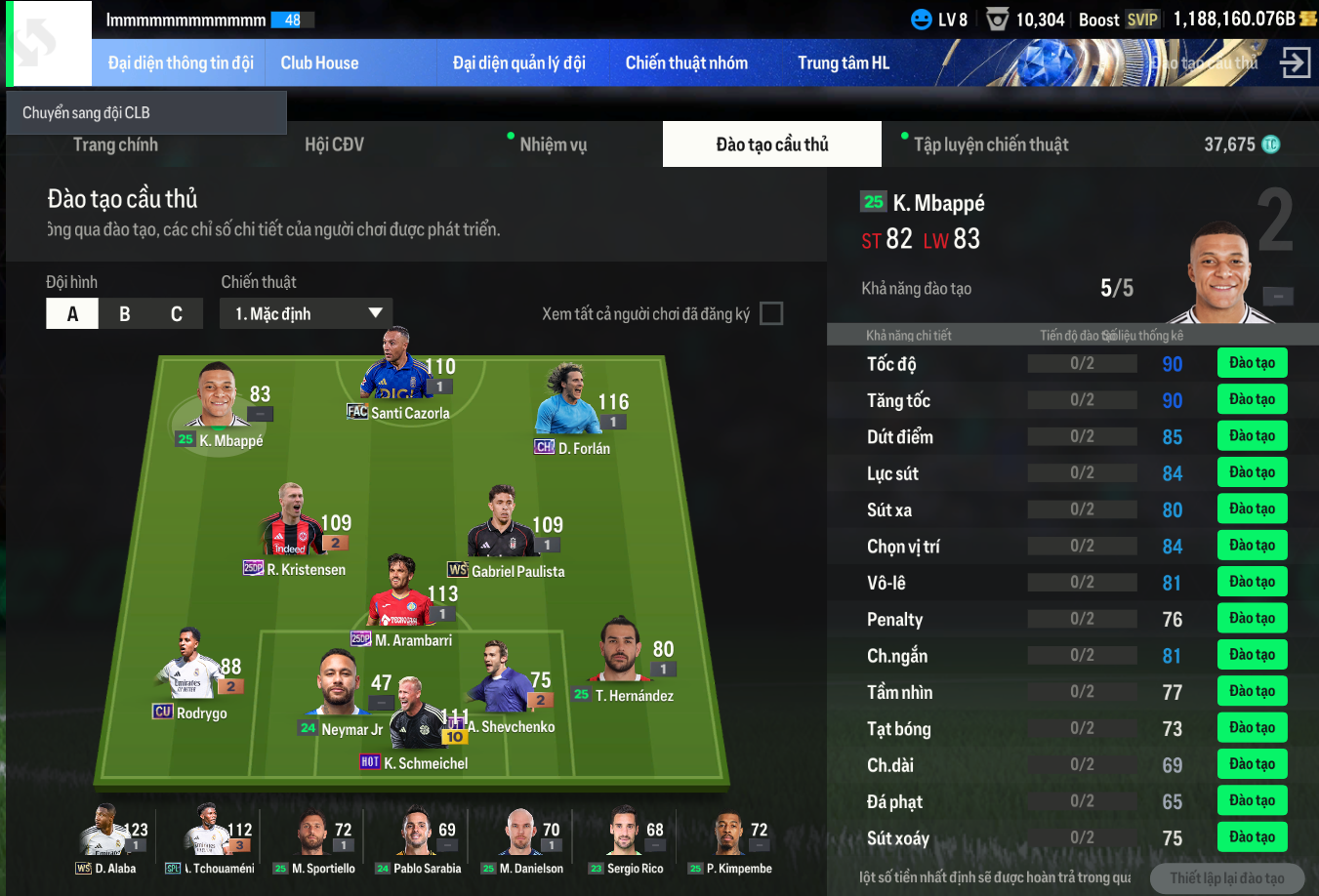Open the Club House menu
The width and height of the screenshot is (1319, 896).
coord(319,63)
